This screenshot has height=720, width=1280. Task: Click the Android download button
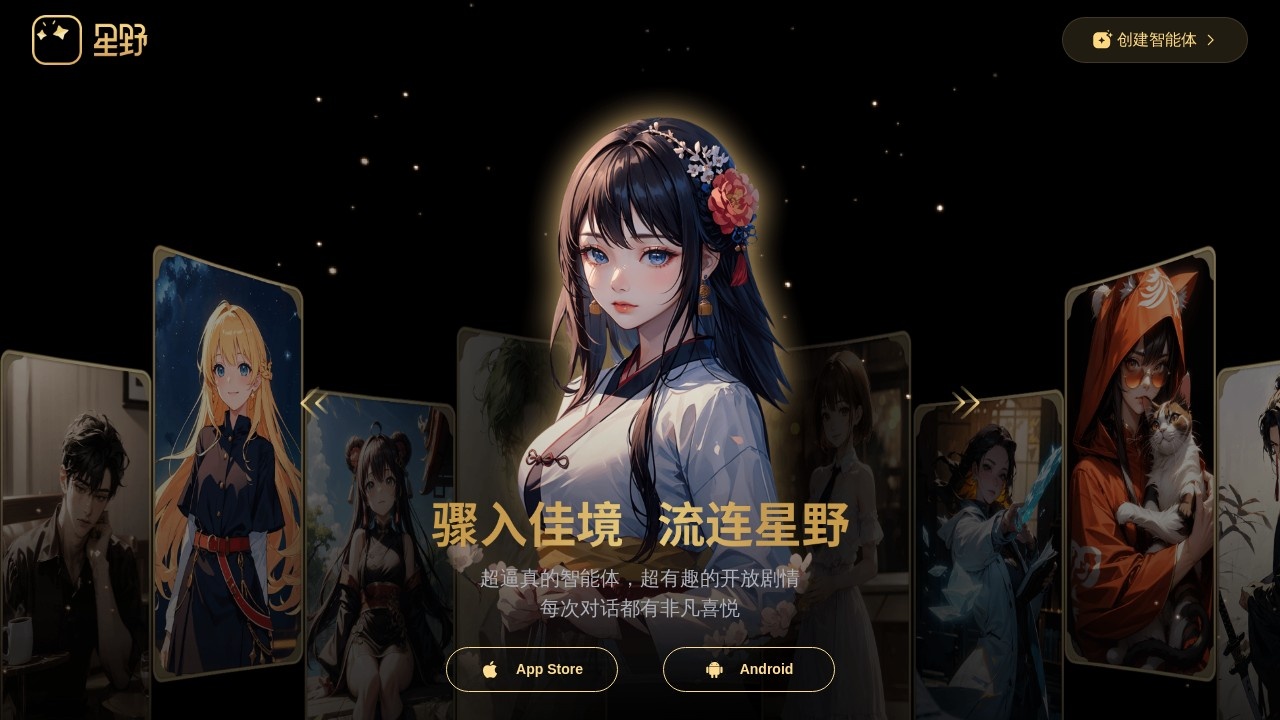coord(749,669)
